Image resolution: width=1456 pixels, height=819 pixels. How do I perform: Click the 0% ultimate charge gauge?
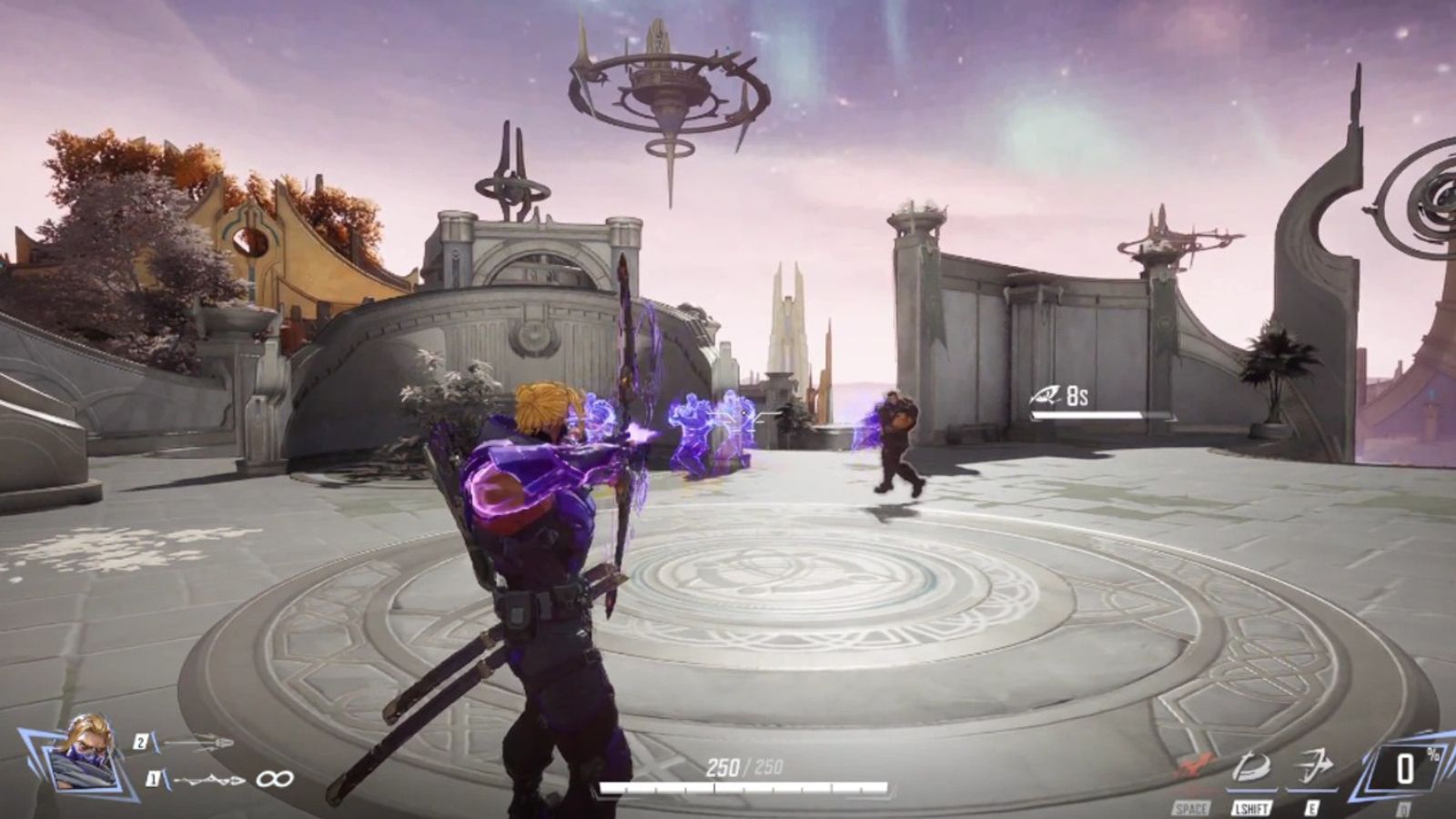(x=1405, y=769)
